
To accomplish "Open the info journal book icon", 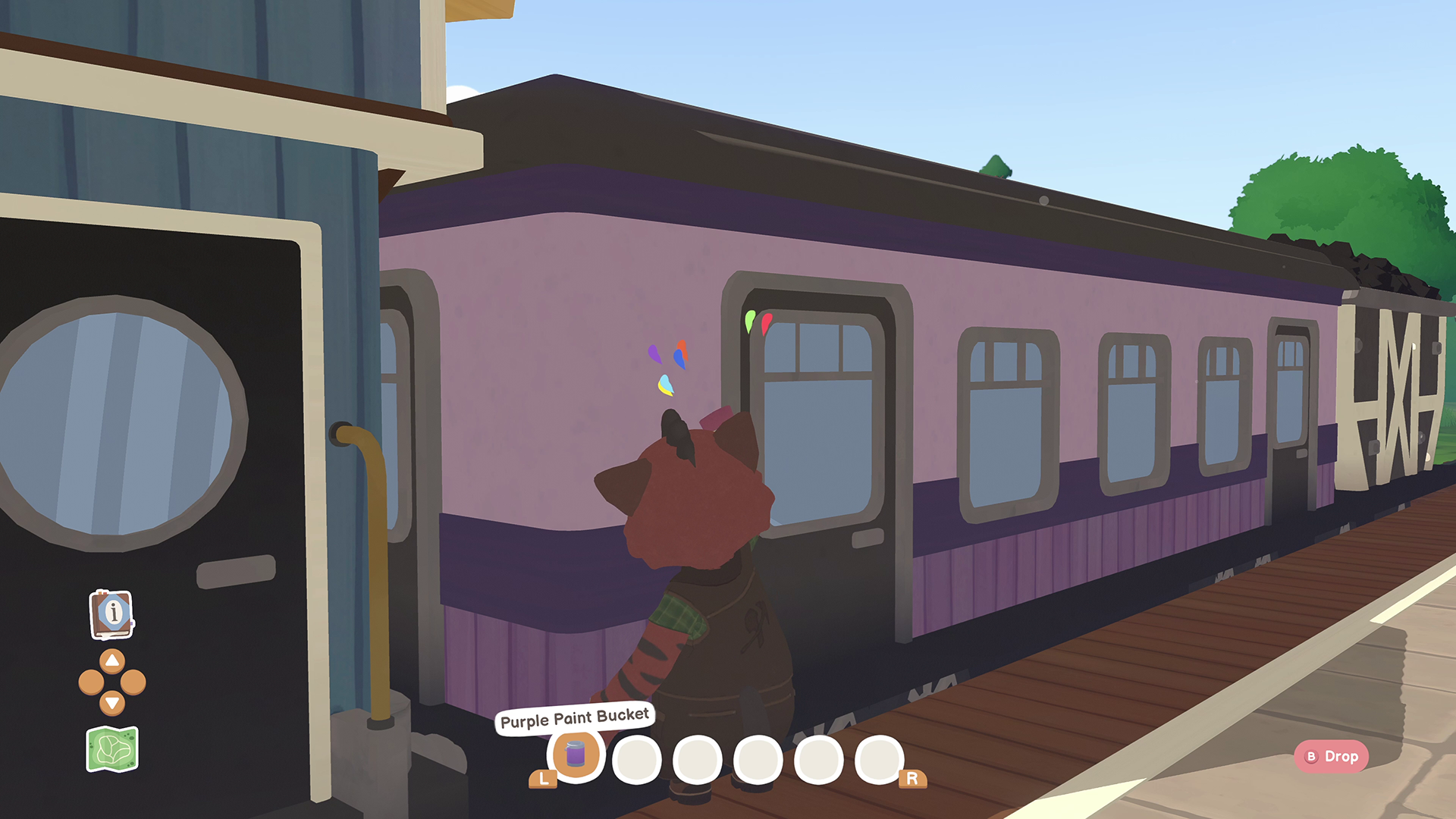I will click(x=111, y=613).
